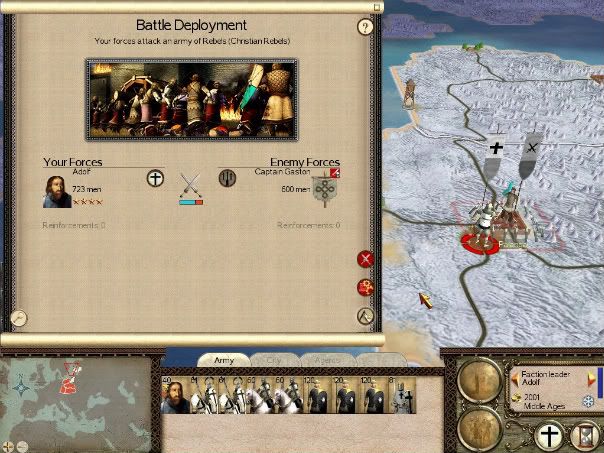End the turn with the hourglass button
Image resolution: width=604 pixels, height=453 pixels.
(586, 435)
